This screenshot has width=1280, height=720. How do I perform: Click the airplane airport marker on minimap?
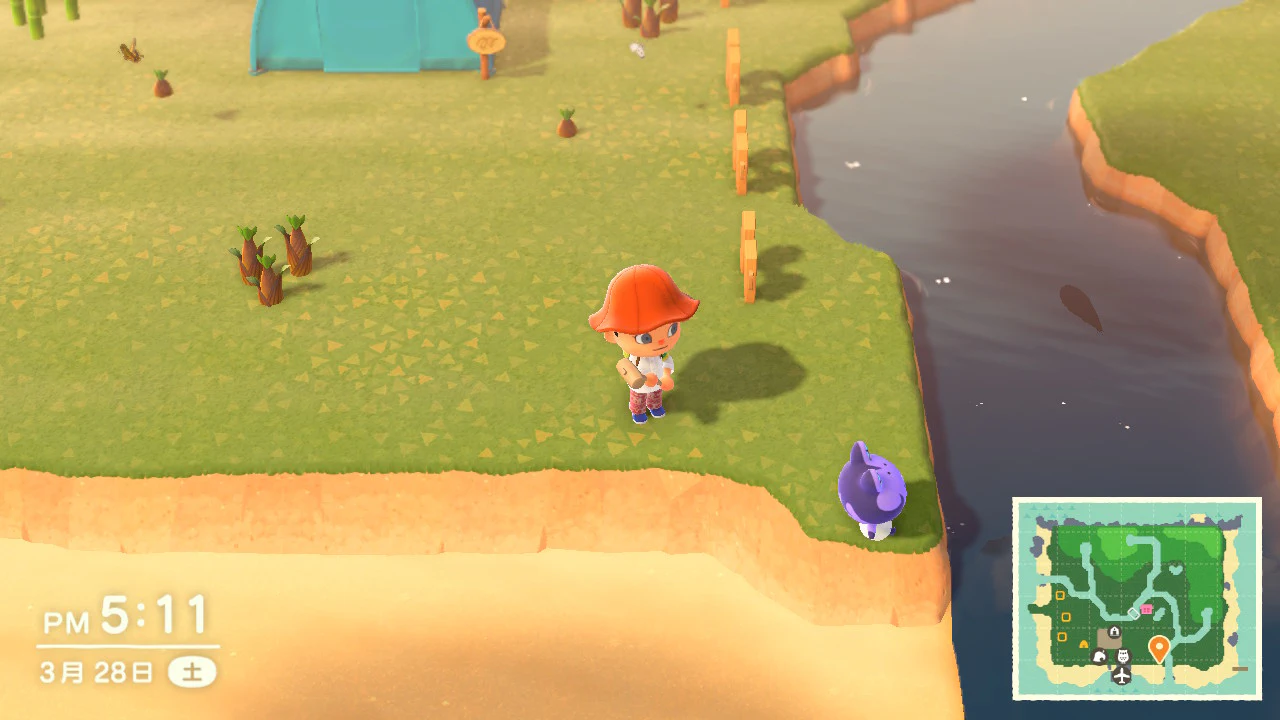click(x=1122, y=676)
